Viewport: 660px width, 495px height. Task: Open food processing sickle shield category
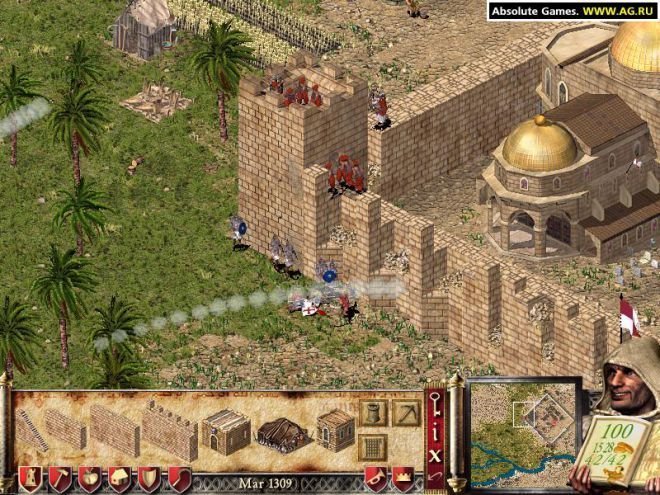coord(178,479)
